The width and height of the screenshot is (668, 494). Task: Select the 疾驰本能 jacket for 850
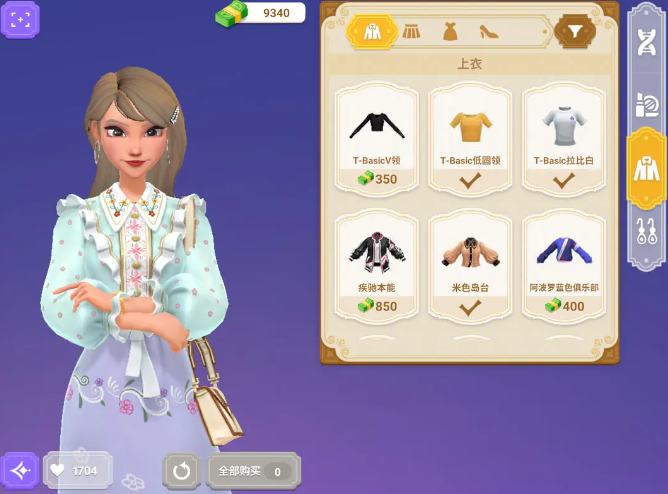coord(374,264)
